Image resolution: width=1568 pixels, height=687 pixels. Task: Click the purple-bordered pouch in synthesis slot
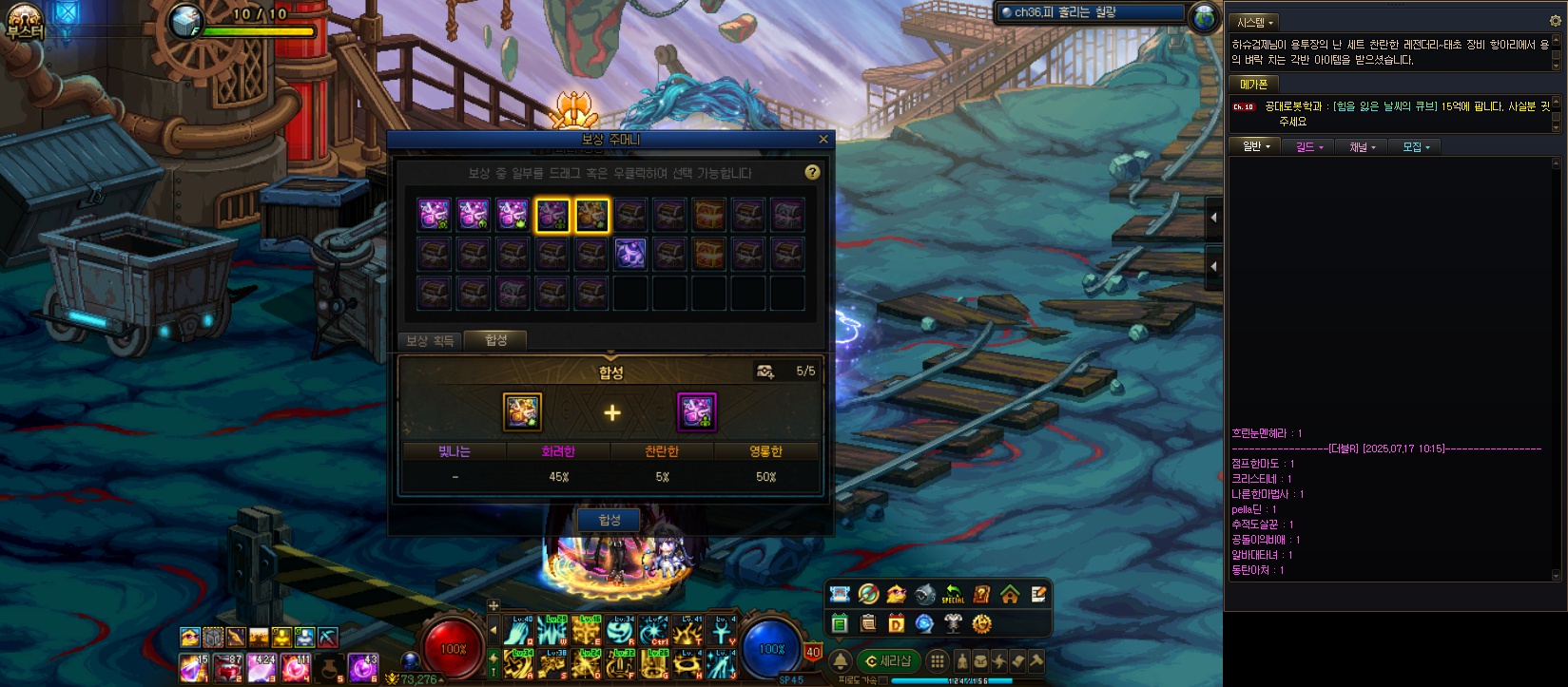[x=696, y=411]
